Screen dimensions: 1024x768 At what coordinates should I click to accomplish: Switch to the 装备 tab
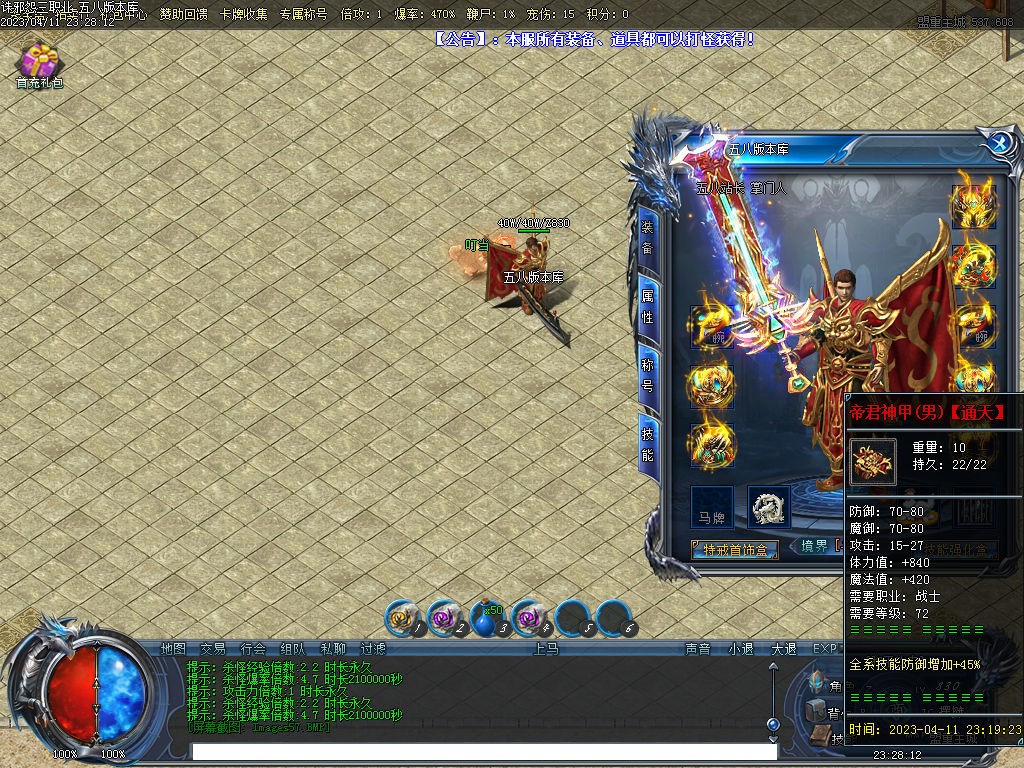pyautogui.click(x=648, y=236)
